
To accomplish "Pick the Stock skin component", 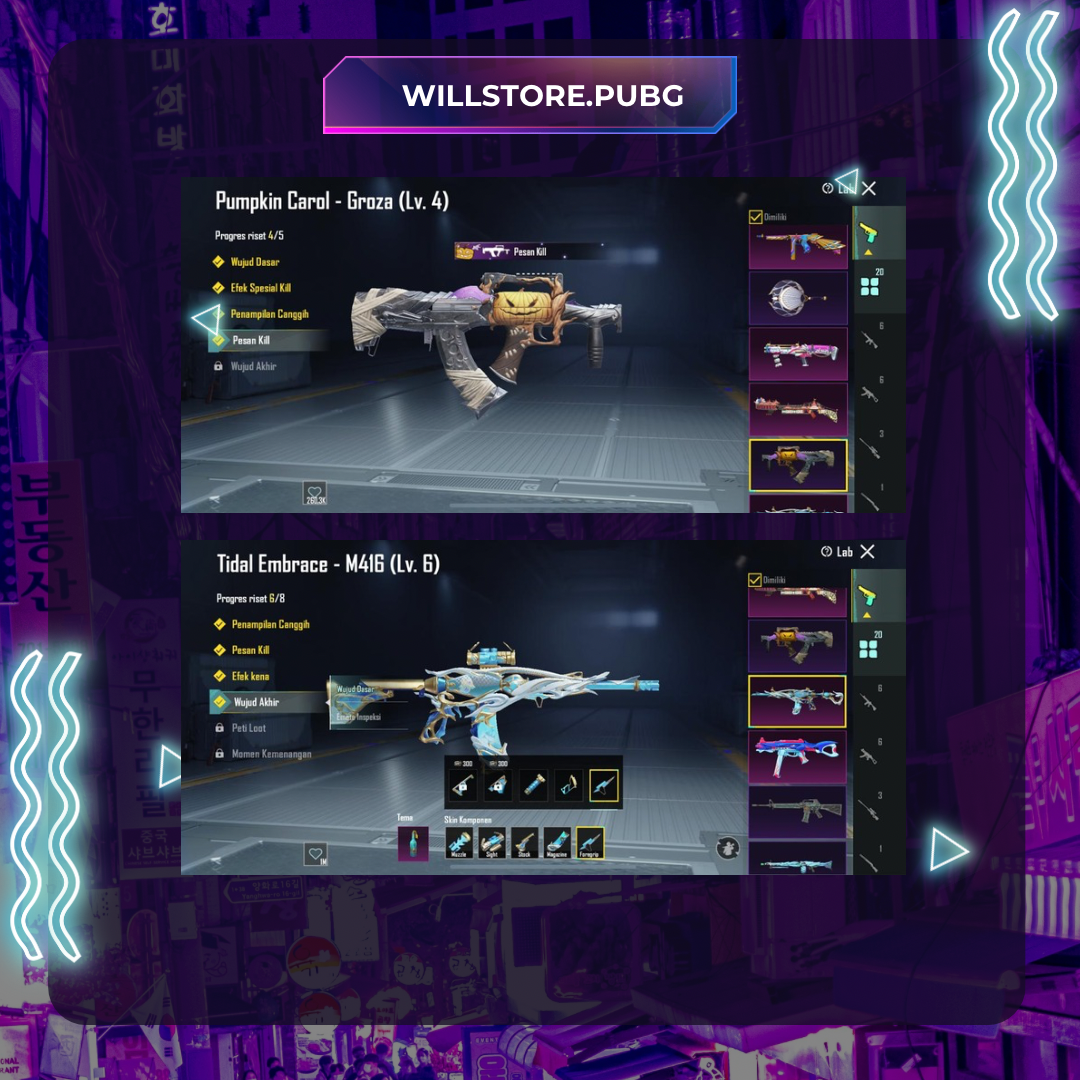I will (525, 844).
